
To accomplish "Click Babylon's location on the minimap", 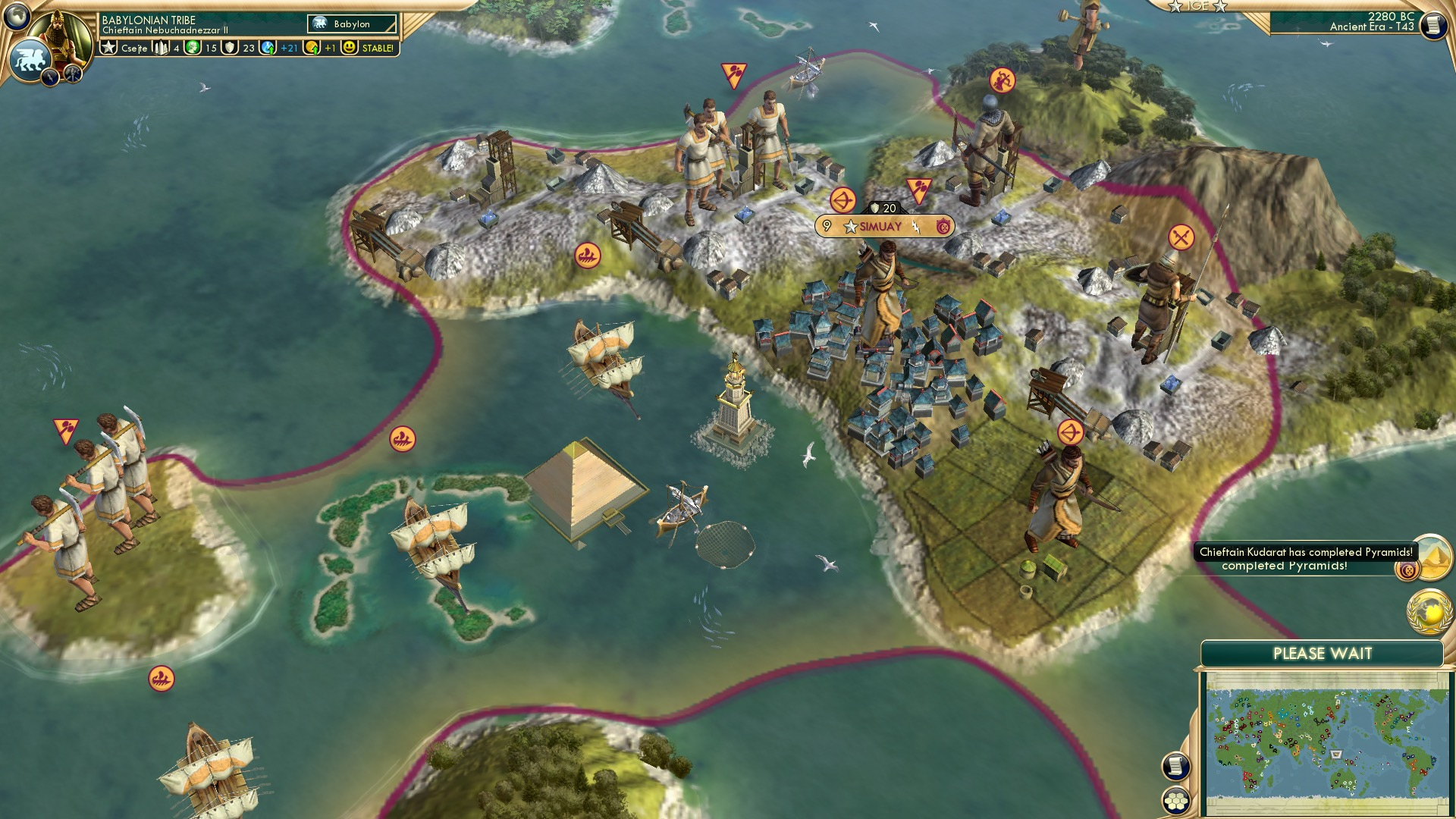I will coord(1336,754).
